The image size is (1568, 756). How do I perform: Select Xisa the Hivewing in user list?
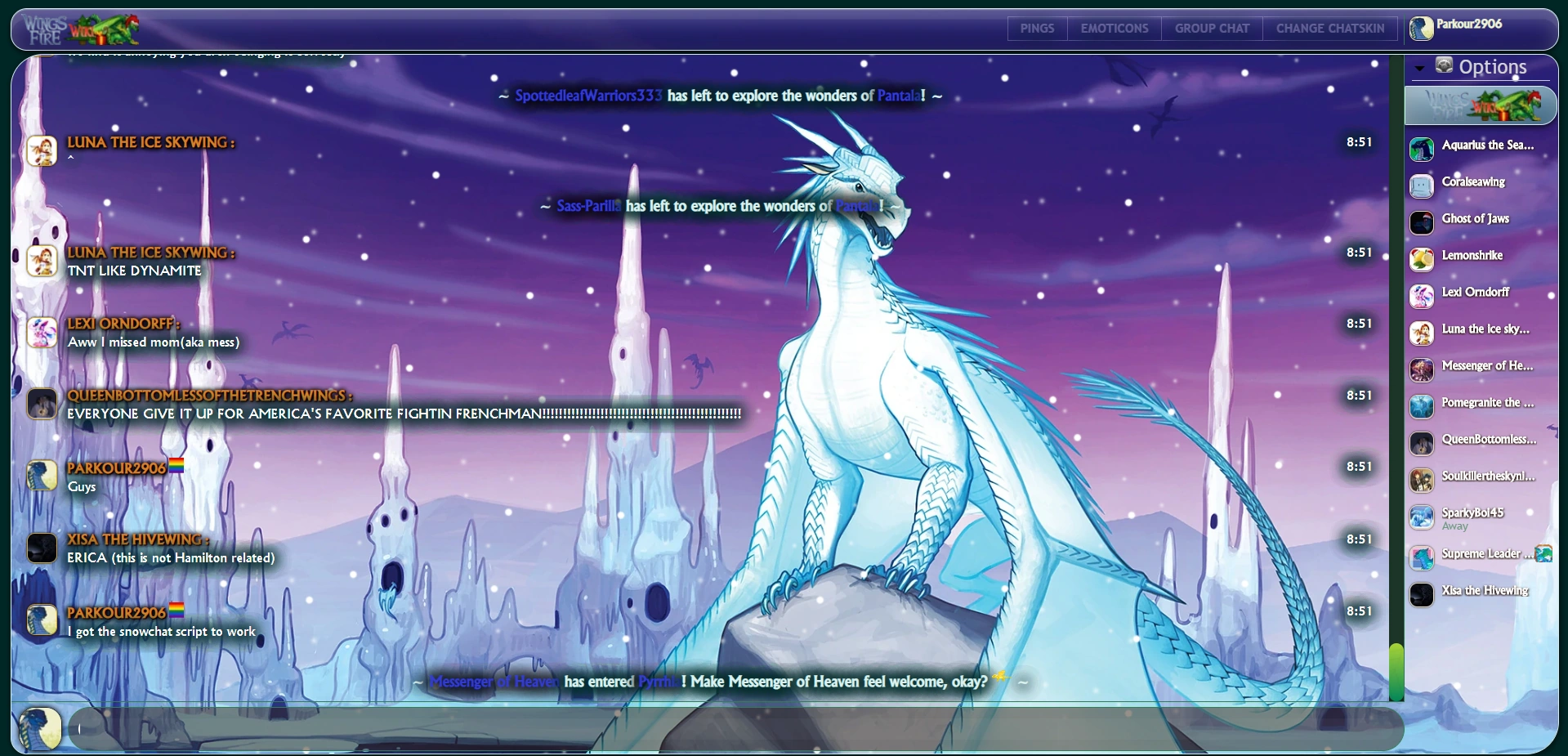1484,591
